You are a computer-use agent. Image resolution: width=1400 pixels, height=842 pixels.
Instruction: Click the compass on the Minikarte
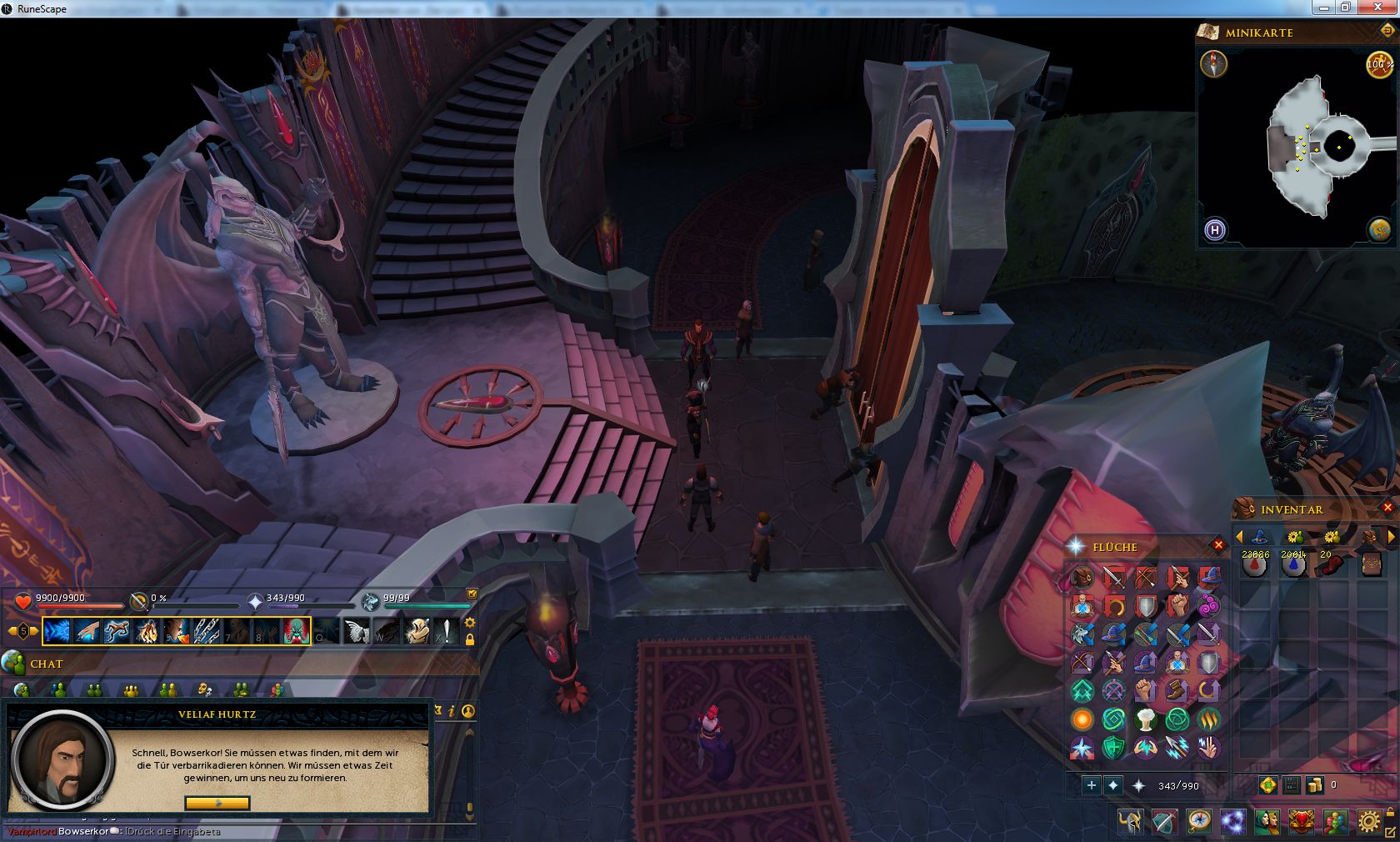1213,64
